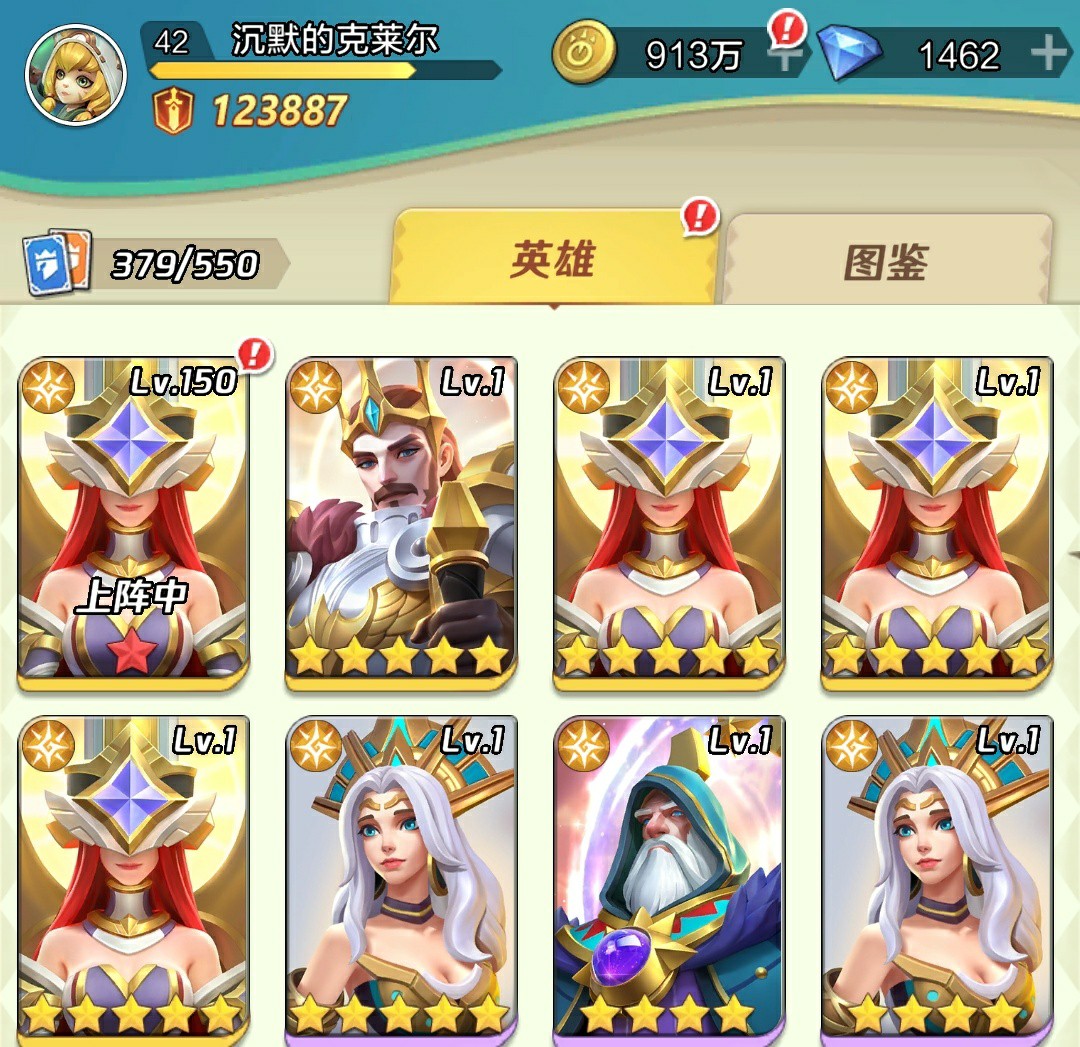
Task: Switch to the 英雄 tab
Action: coord(554,259)
